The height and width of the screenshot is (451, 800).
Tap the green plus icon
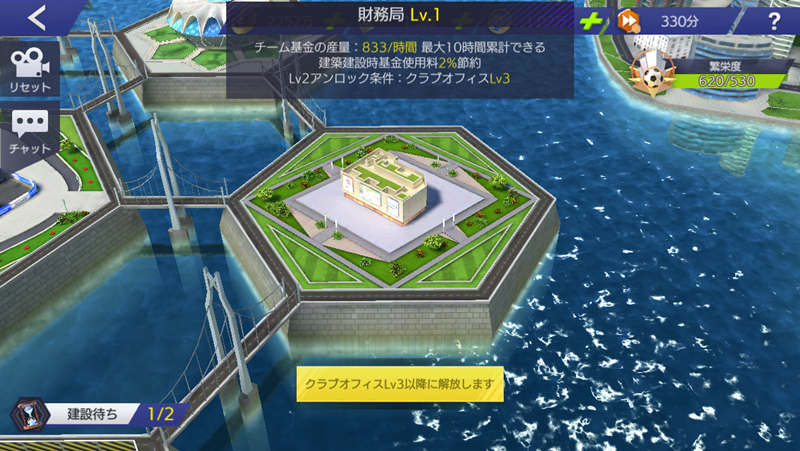tap(594, 21)
